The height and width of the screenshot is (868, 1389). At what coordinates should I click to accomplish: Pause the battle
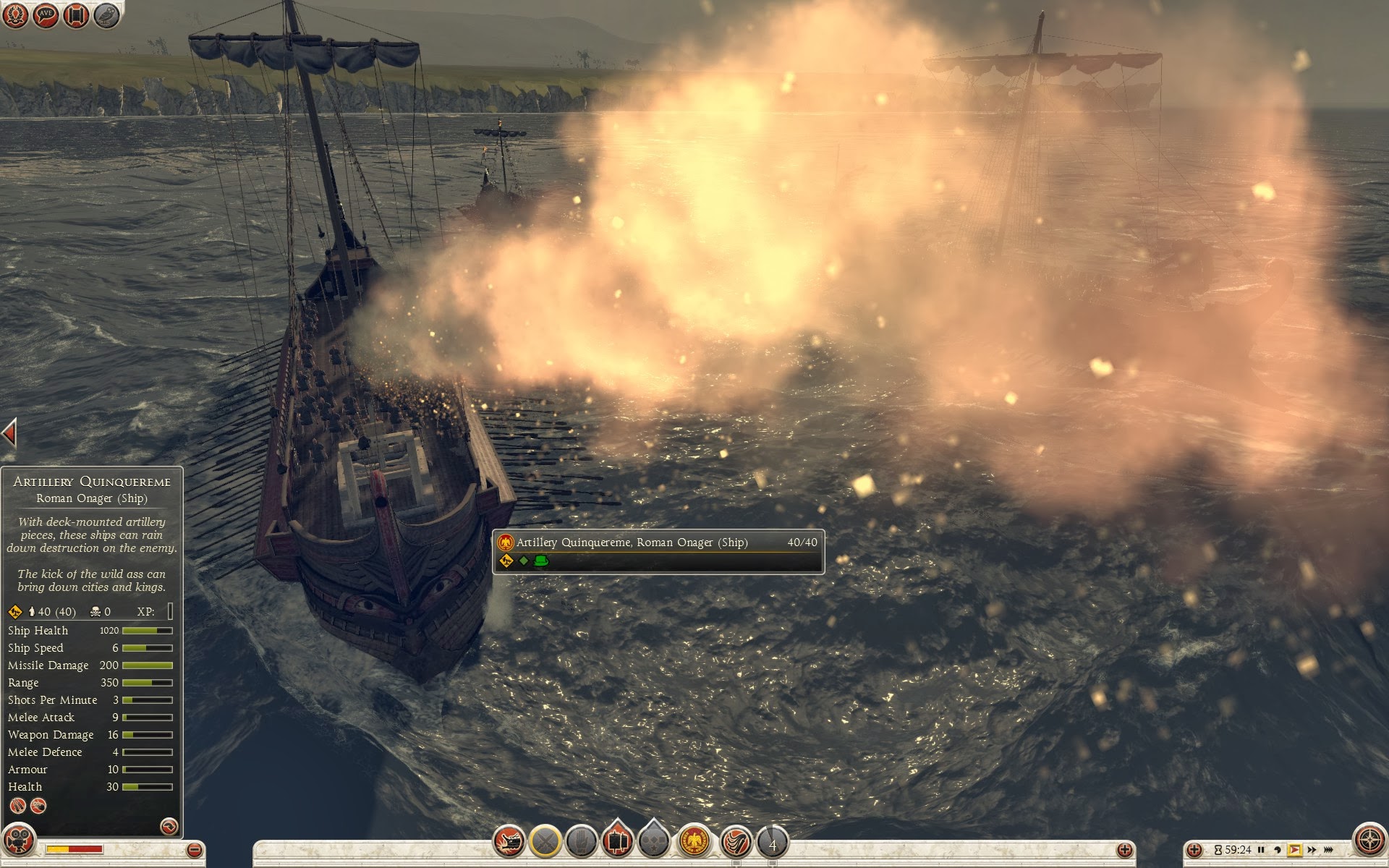click(1261, 850)
